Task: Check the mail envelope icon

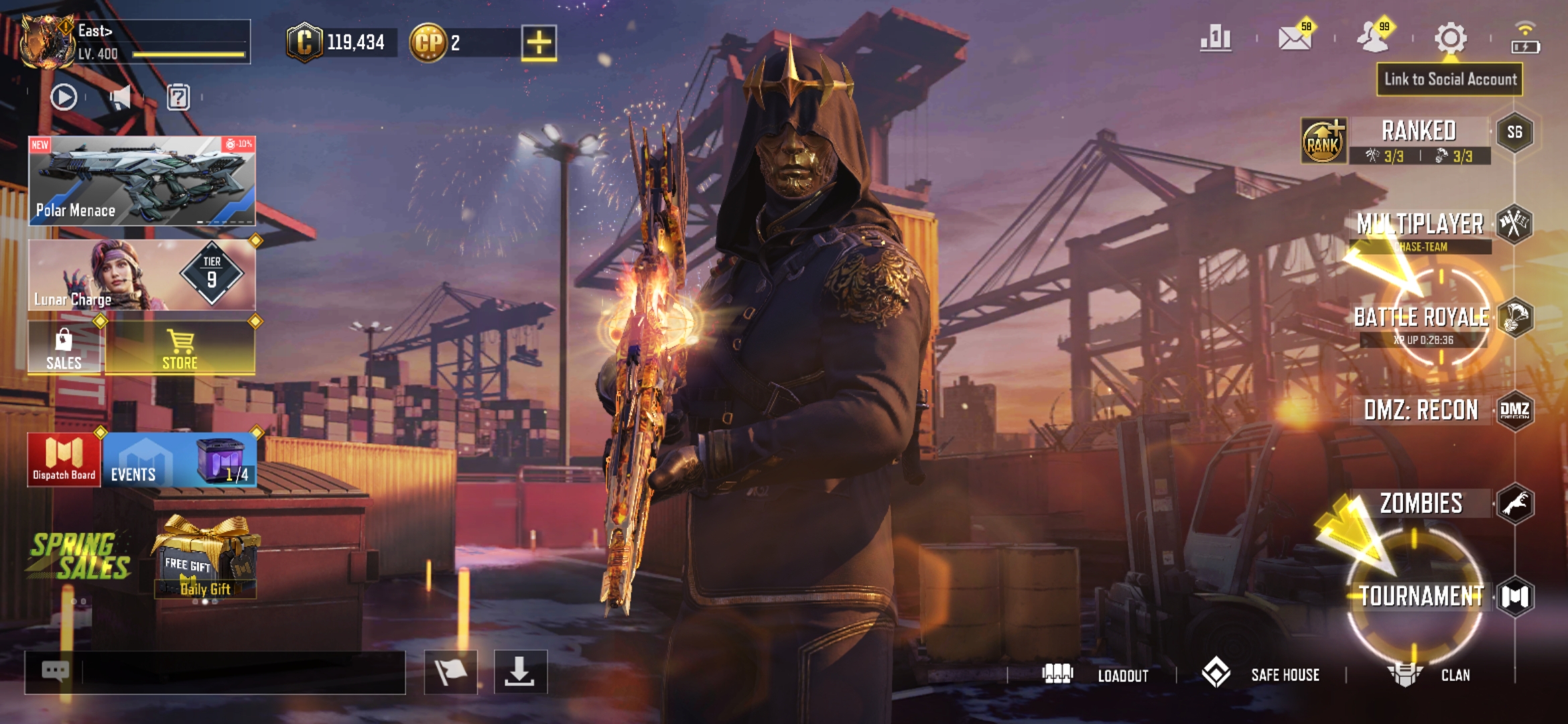Action: [1295, 39]
